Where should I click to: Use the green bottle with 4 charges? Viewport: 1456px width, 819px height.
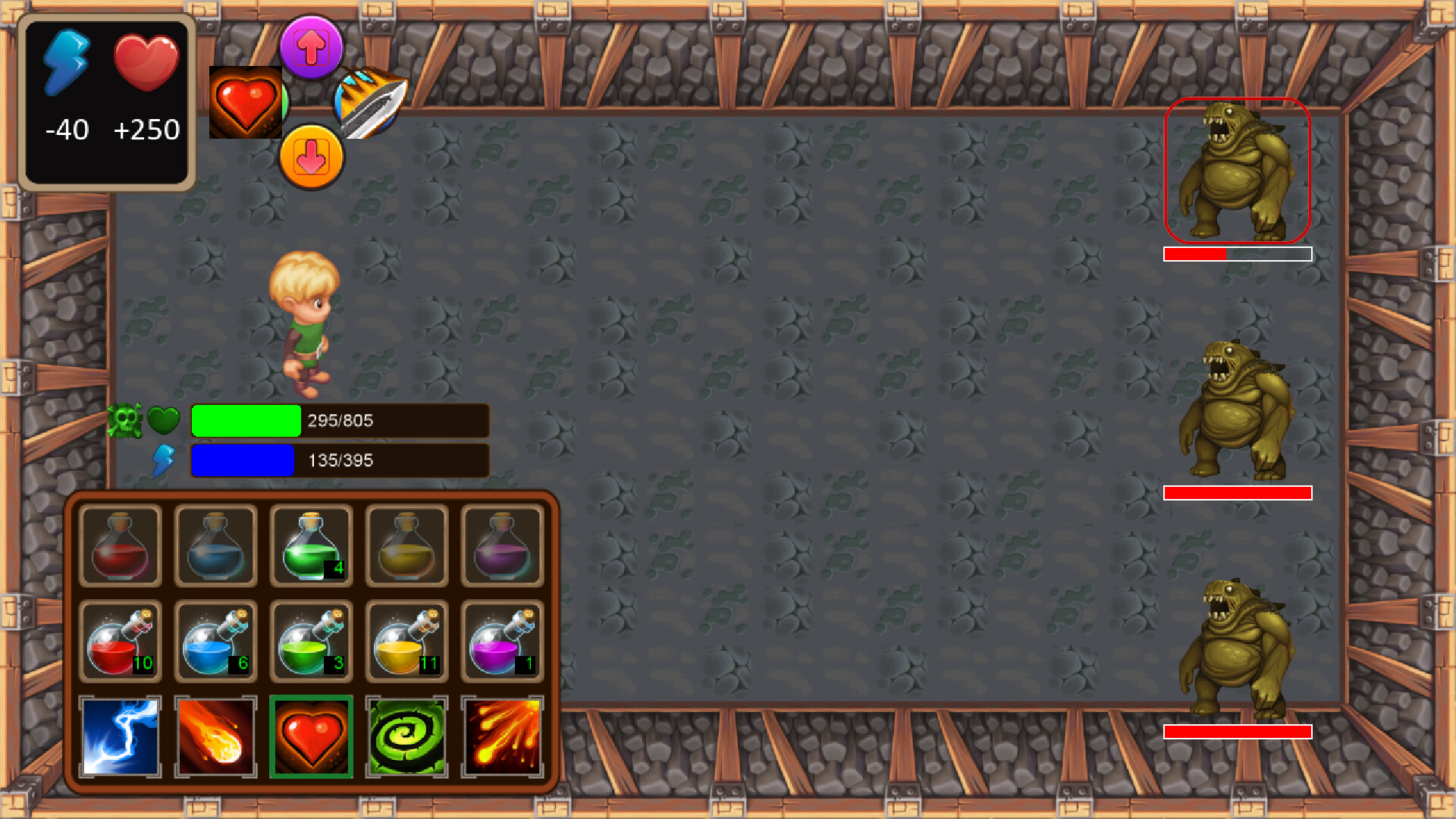(311, 544)
